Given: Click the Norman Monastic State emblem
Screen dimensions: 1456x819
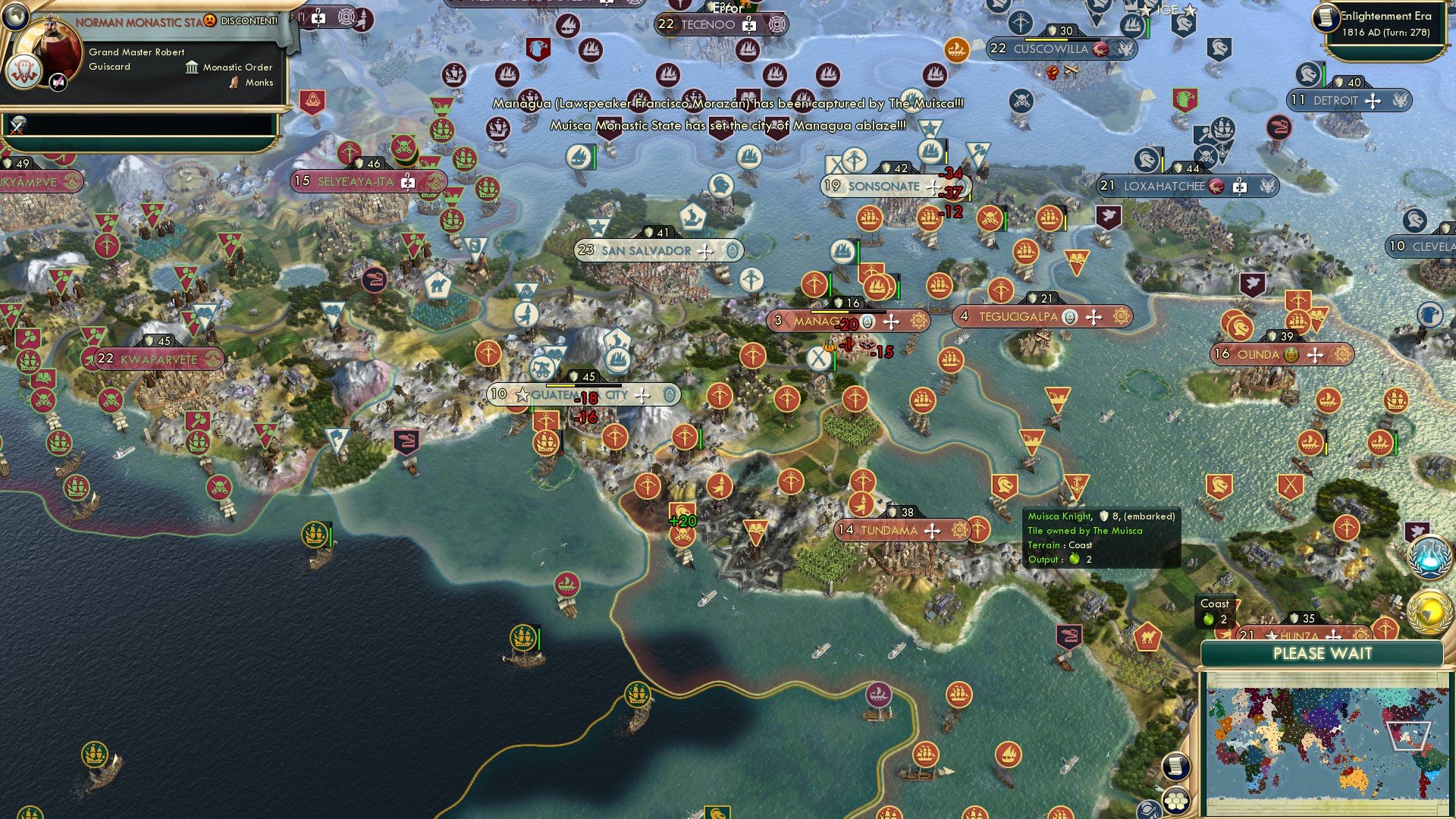Looking at the screenshot, I should [24, 71].
